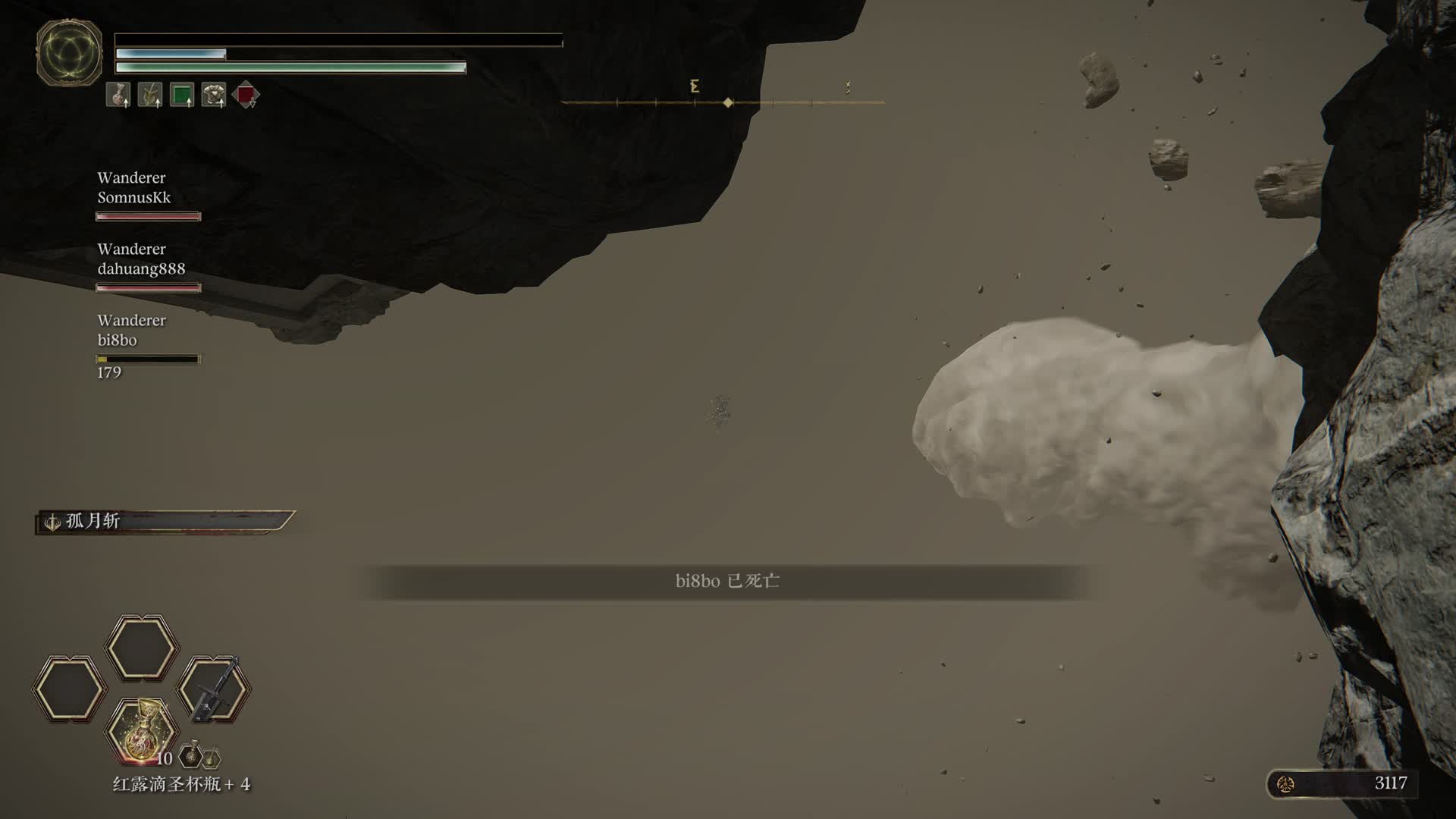This screenshot has height=819, width=1456.
Task: Click the glowing green character emblem
Action: [69, 53]
